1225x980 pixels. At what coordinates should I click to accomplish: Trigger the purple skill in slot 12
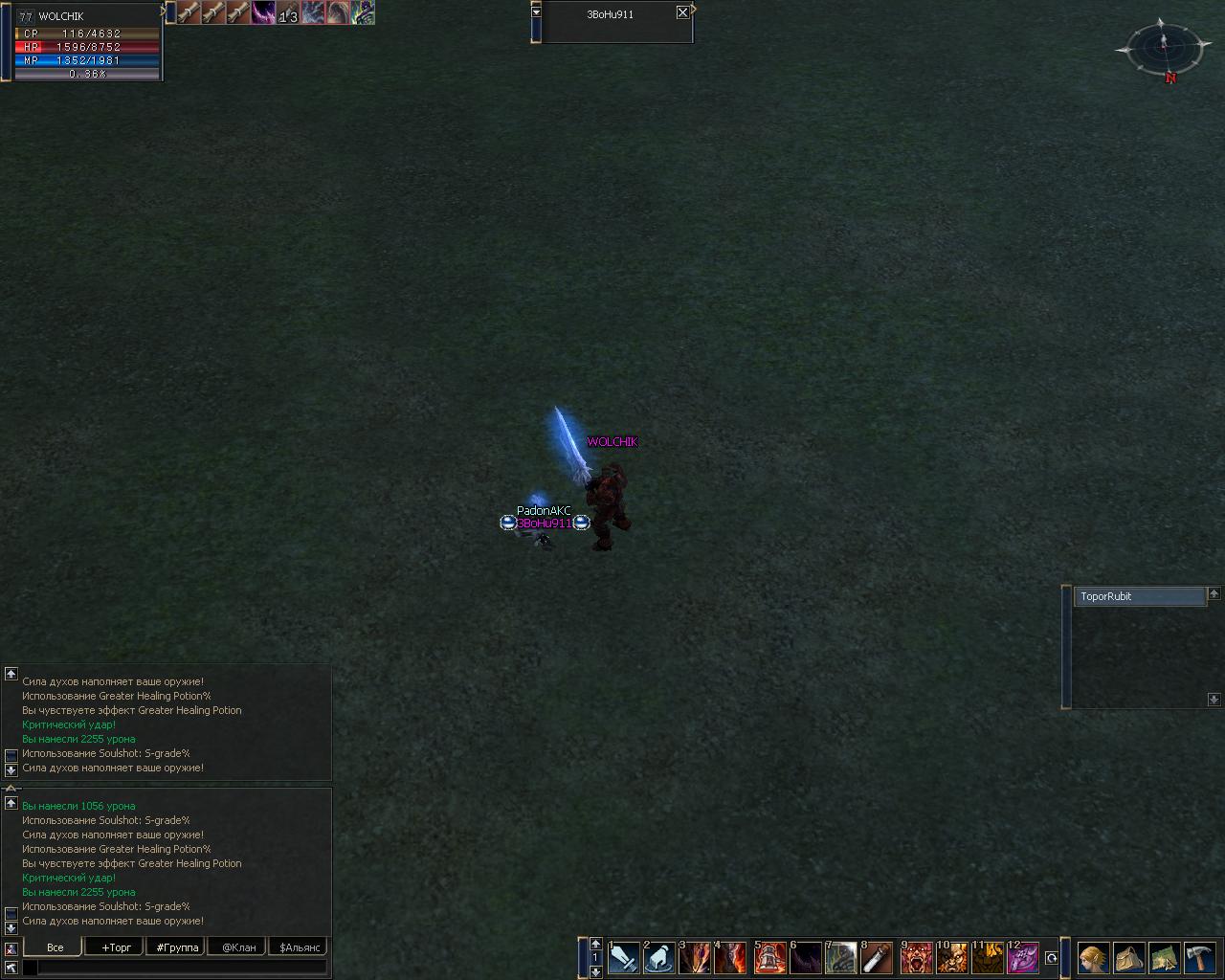coord(1024,958)
